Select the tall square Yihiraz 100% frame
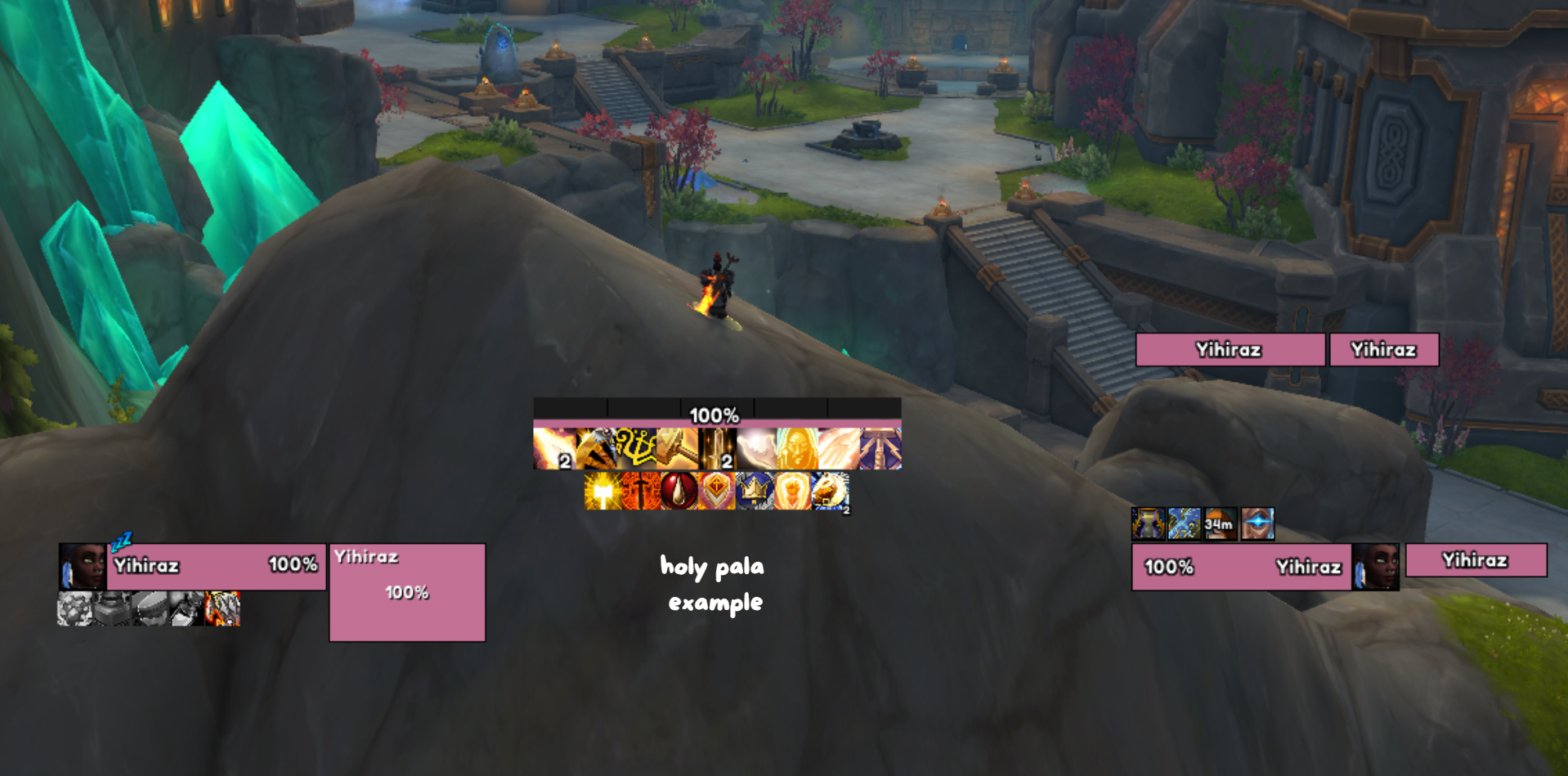The width and height of the screenshot is (1568, 776). (x=407, y=592)
